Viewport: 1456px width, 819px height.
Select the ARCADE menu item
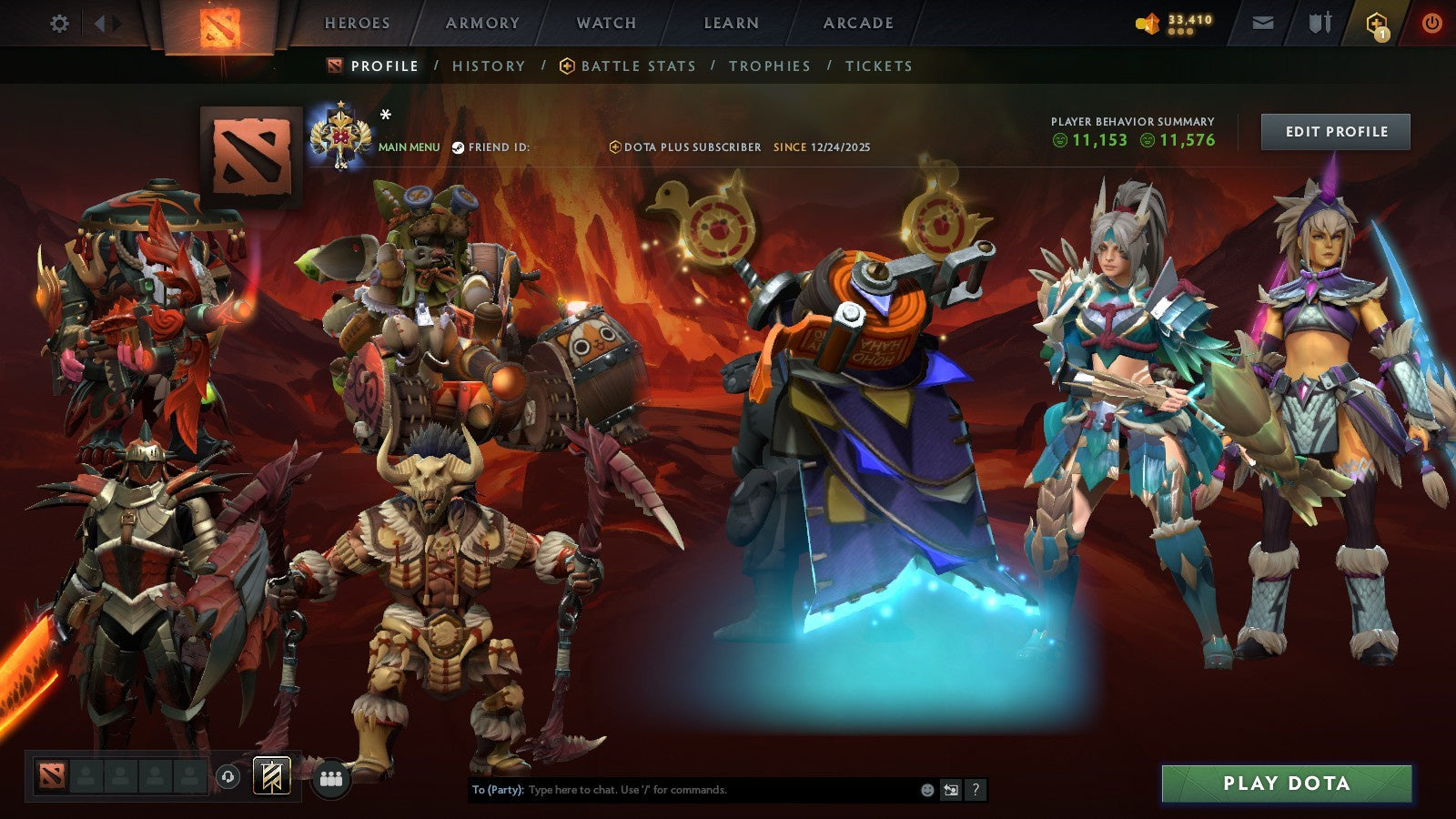tap(857, 24)
